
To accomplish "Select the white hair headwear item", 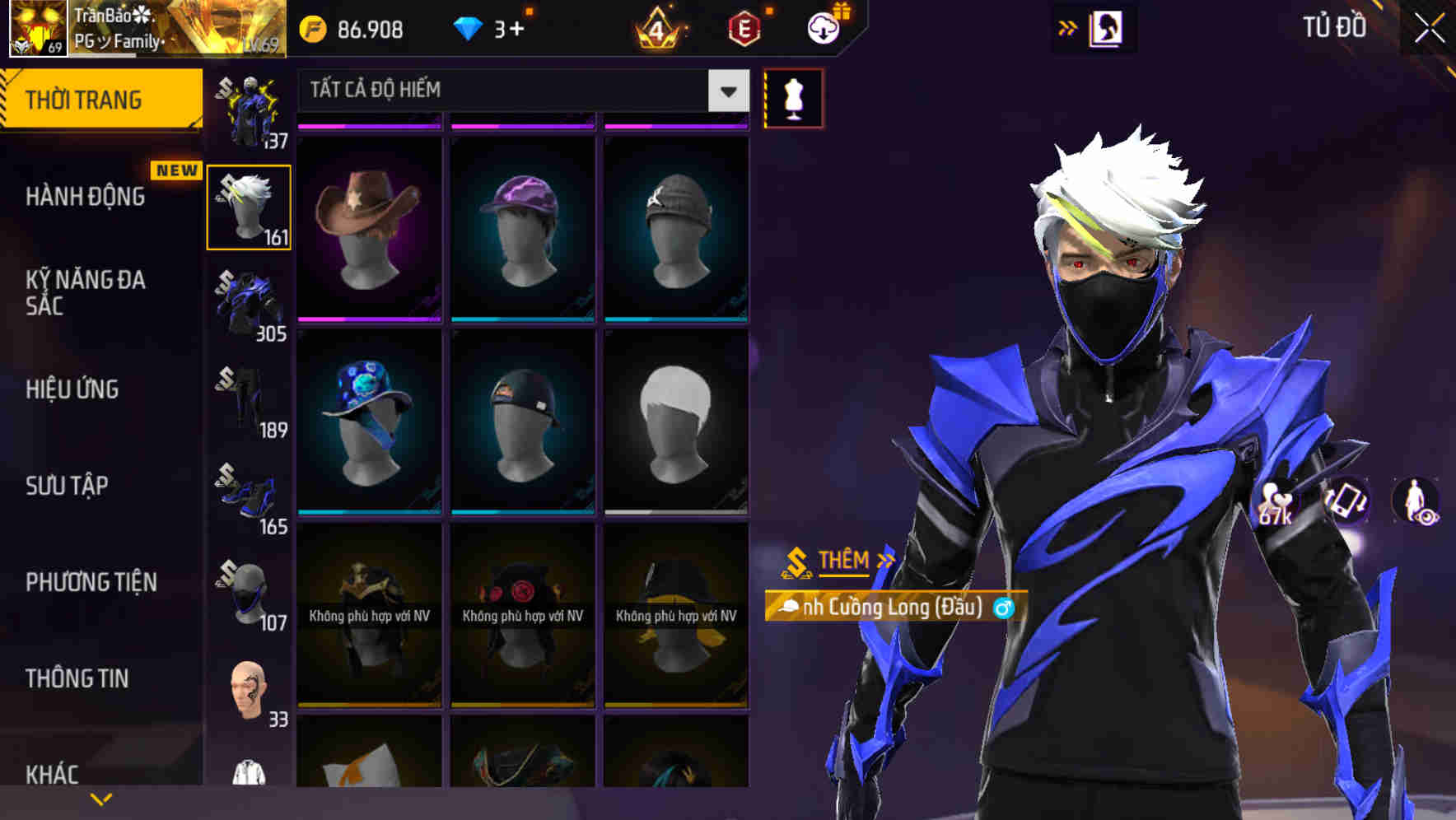I will click(x=675, y=420).
